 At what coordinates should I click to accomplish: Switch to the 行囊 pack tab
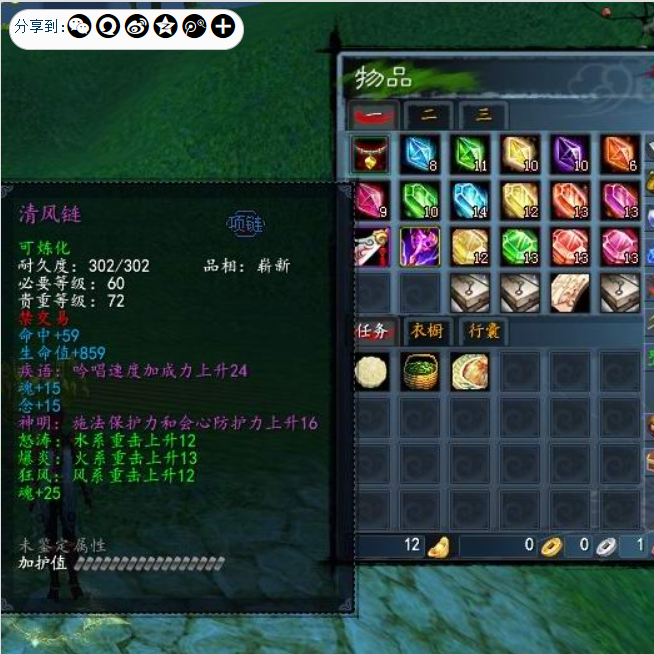pyautogui.click(x=484, y=330)
